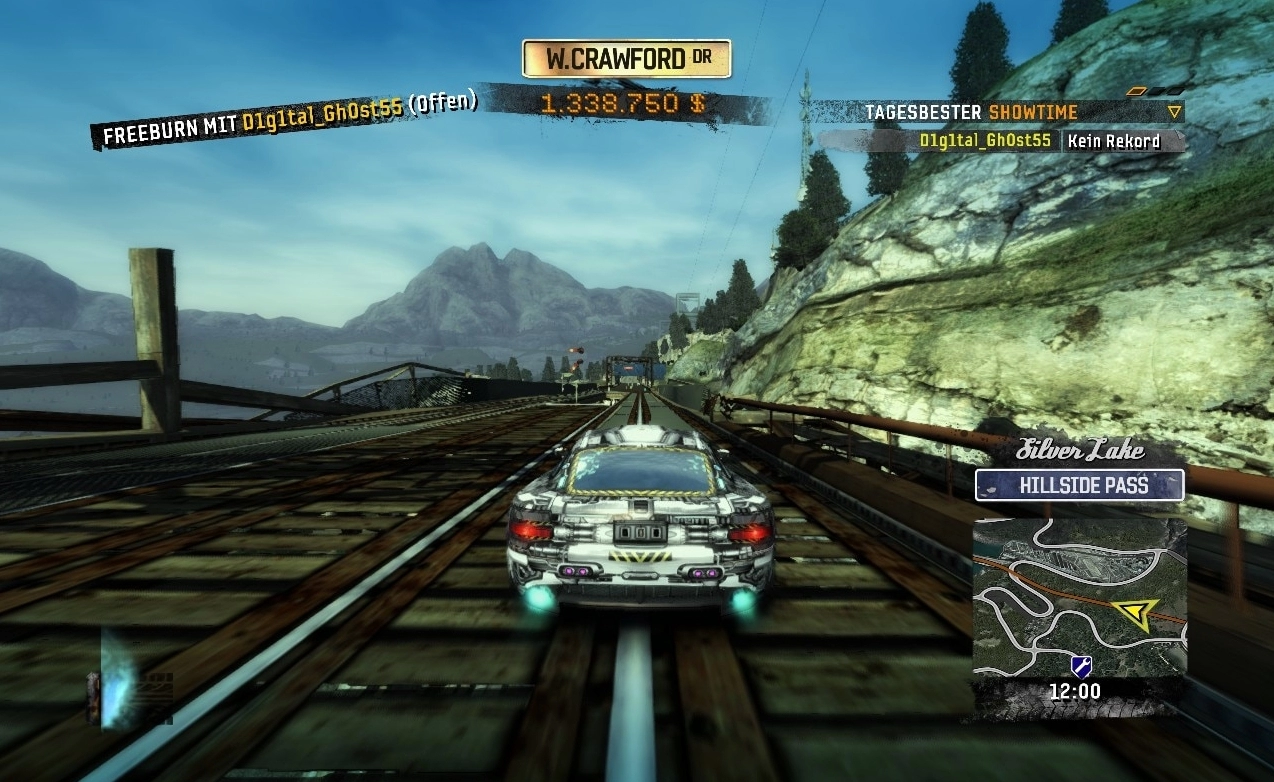Viewport: 1274px width, 782px height.
Task: Expand the Tagesbester Showtime panel arrow
Action: point(1175,112)
